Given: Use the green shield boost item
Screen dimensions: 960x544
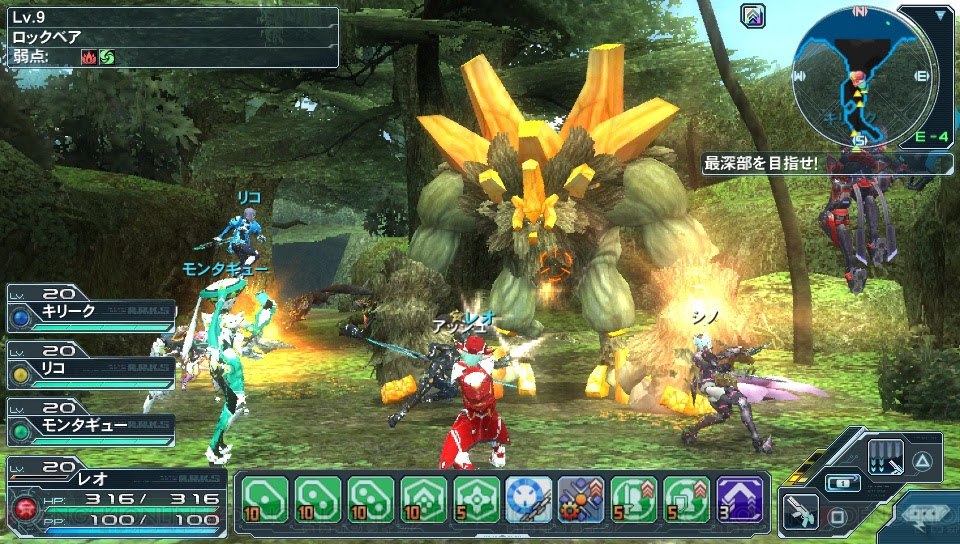Looking at the screenshot, I should coord(687,498).
